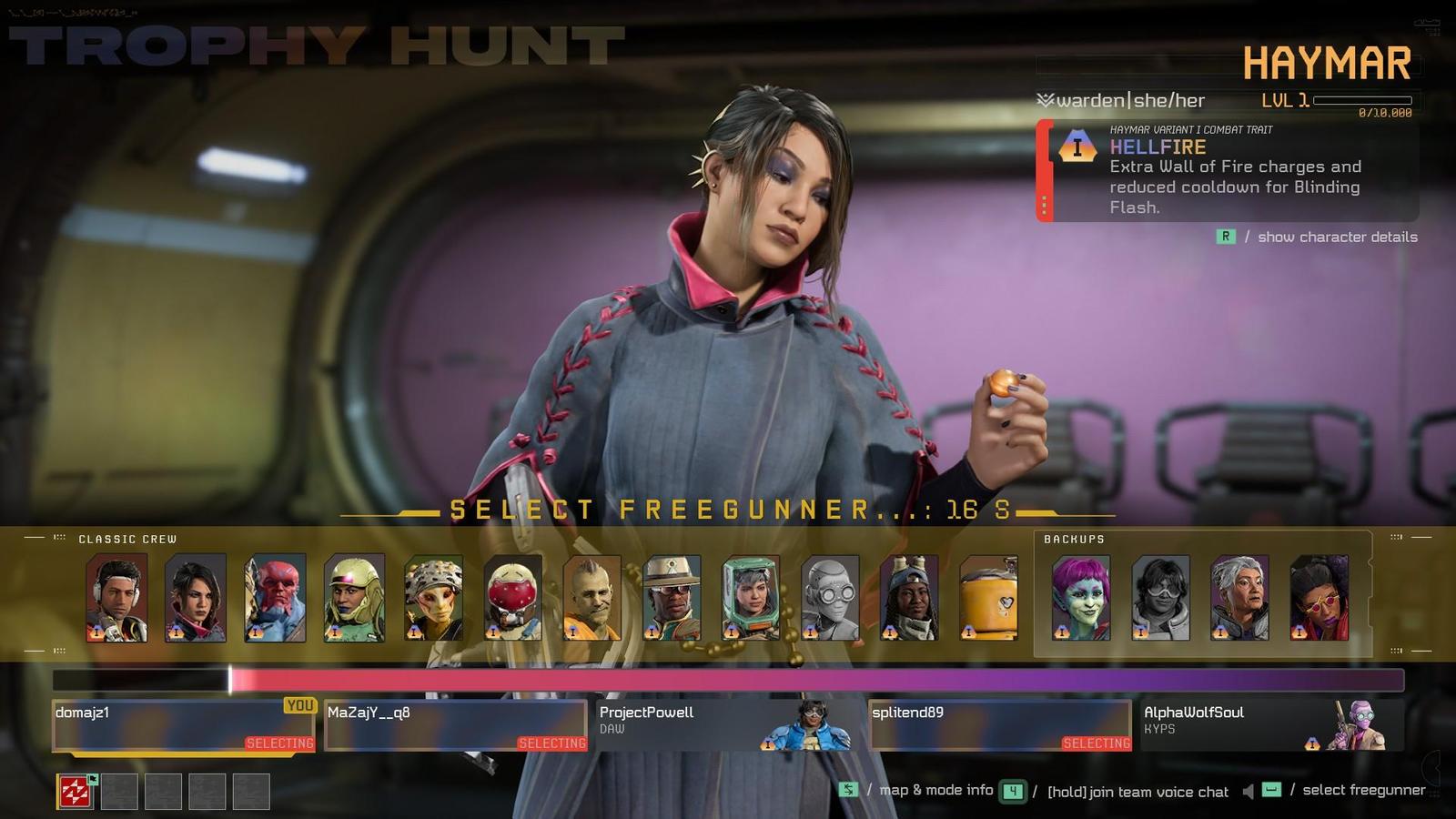This screenshot has height=819, width=1456.
Task: Pick the mohawk man in orange
Action: point(592,598)
